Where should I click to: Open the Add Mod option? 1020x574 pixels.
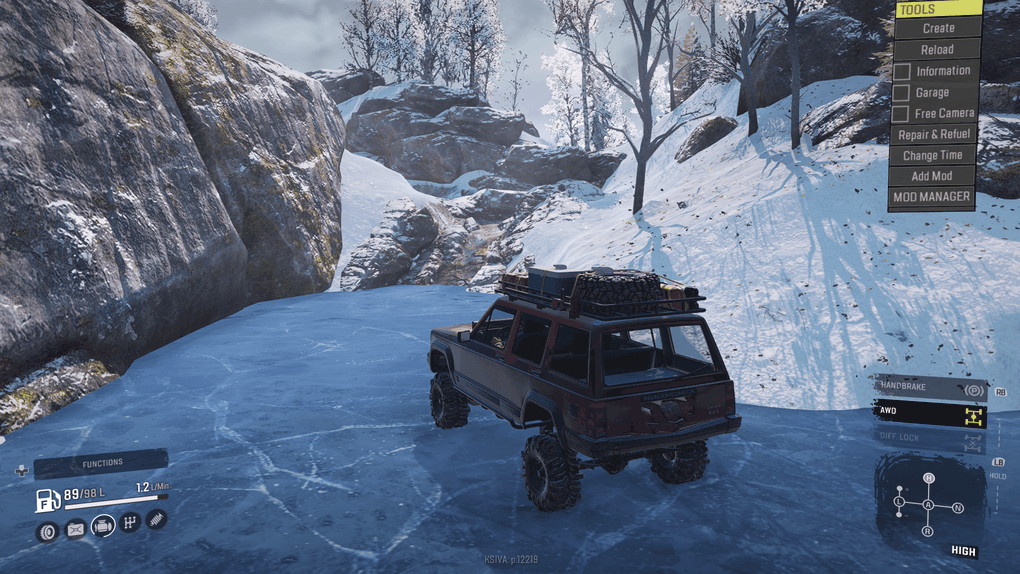(932, 176)
